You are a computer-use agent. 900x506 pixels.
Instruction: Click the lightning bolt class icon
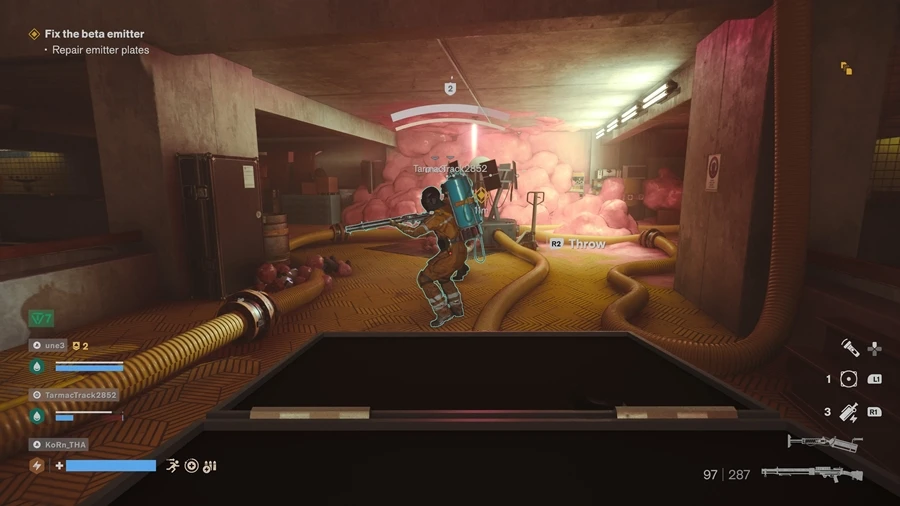point(37,465)
